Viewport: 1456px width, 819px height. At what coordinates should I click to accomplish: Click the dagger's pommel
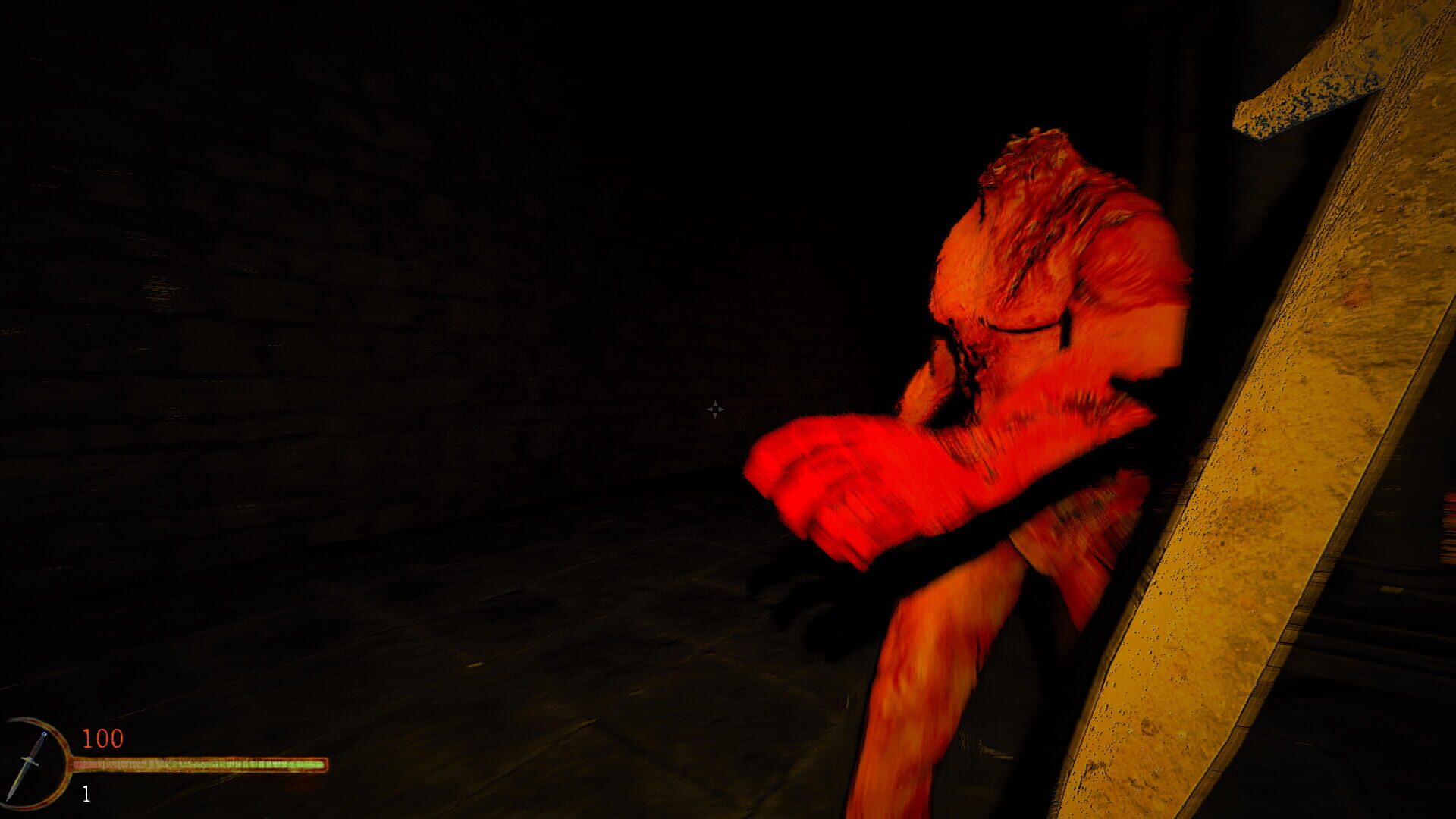[45, 733]
